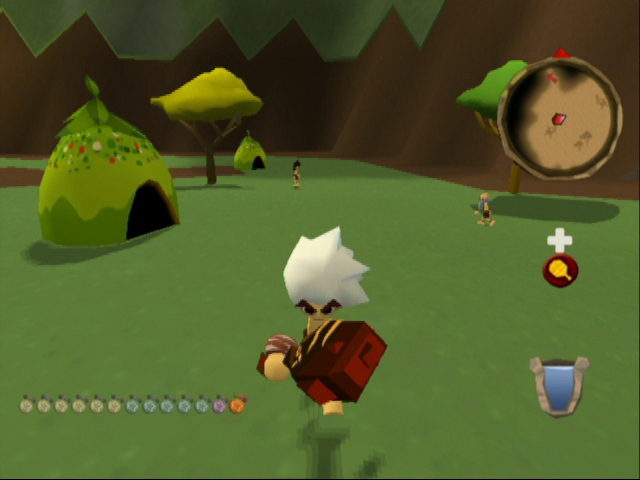Click the white plus icon
This screenshot has height=480, width=640.
[559, 239]
